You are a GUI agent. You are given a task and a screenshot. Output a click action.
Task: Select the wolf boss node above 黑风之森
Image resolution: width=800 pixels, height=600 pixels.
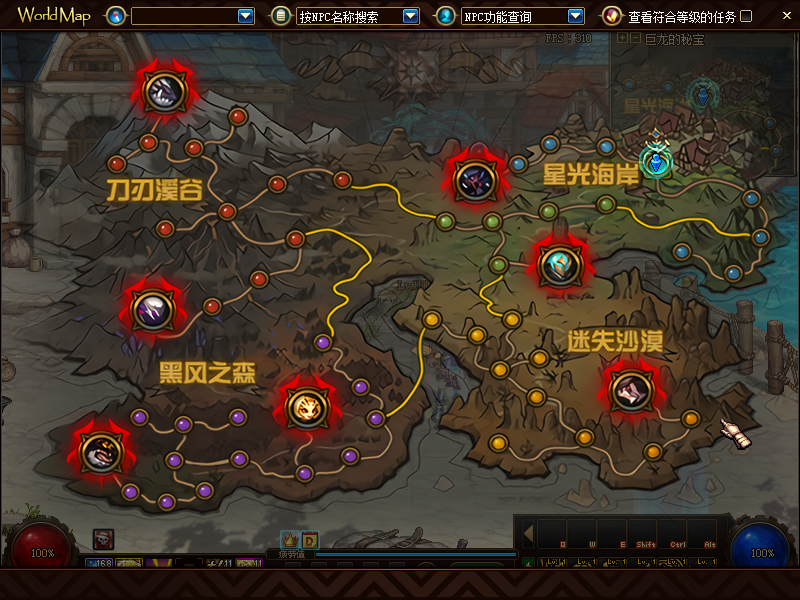pos(153,310)
